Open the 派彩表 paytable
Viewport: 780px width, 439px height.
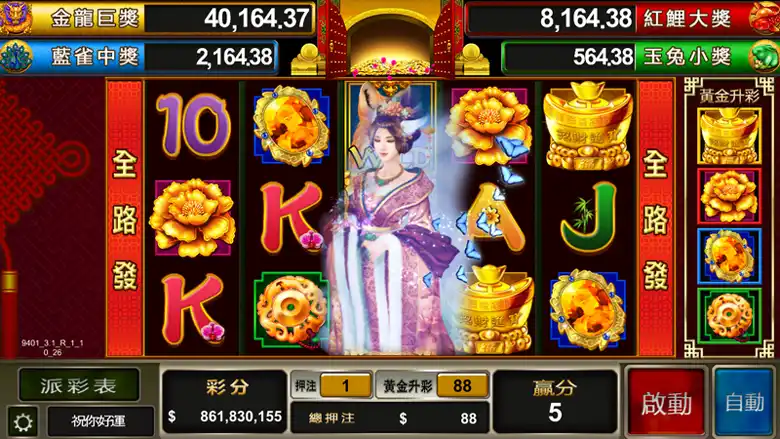pyautogui.click(x=78, y=385)
